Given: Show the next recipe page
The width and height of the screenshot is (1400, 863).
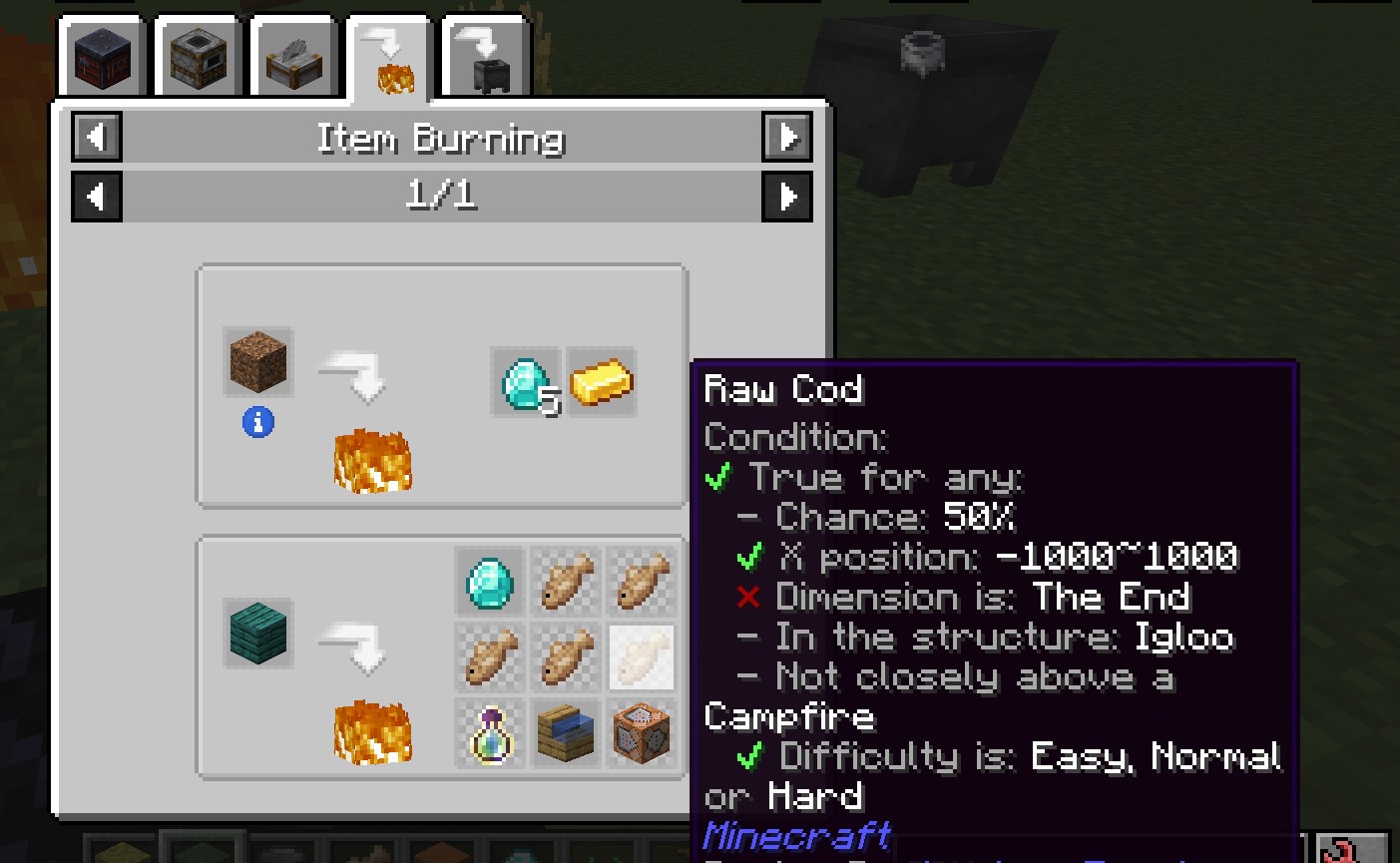Looking at the screenshot, I should point(787,196).
